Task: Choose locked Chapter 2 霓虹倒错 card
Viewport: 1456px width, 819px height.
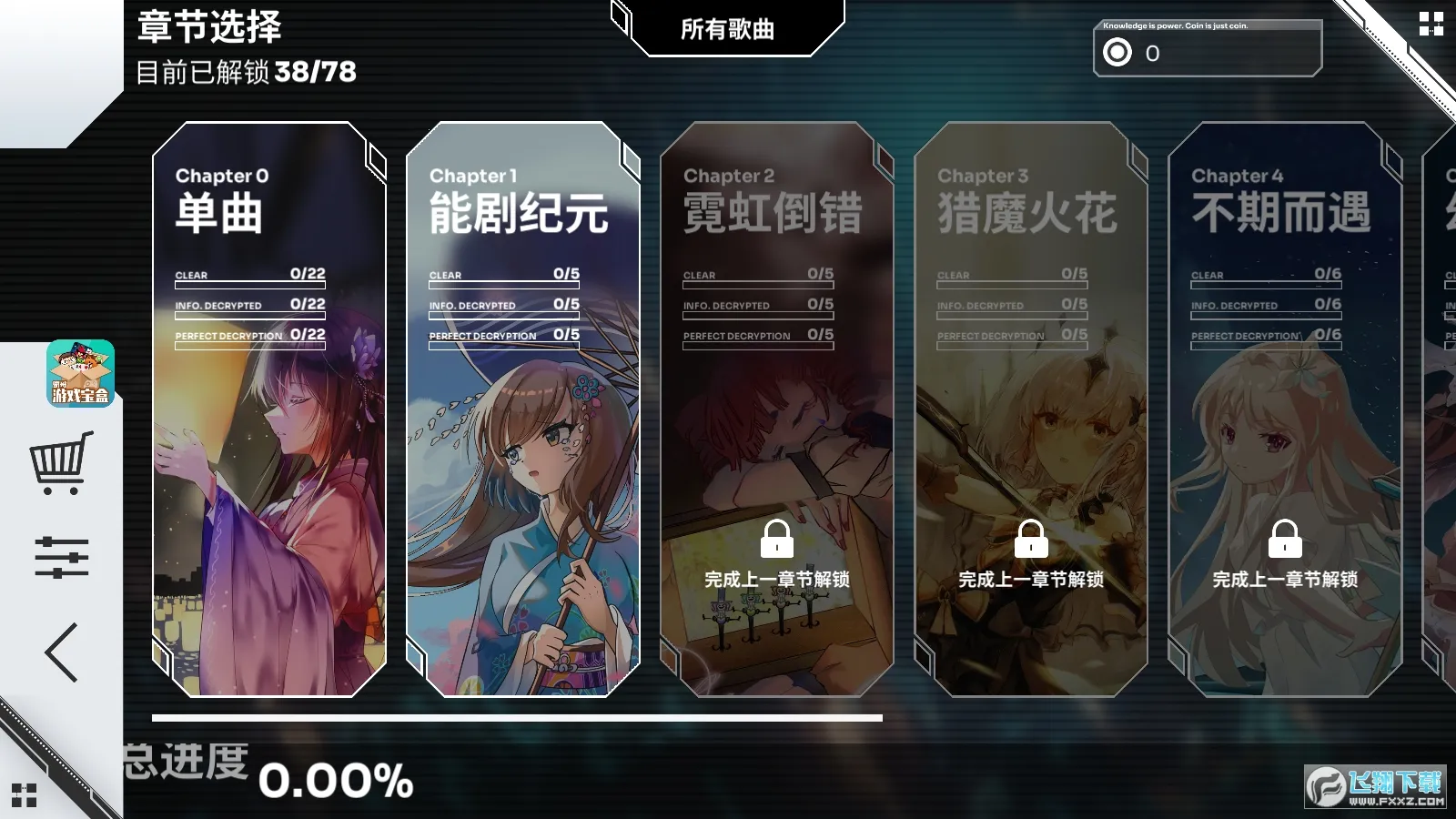Action: pos(776,409)
